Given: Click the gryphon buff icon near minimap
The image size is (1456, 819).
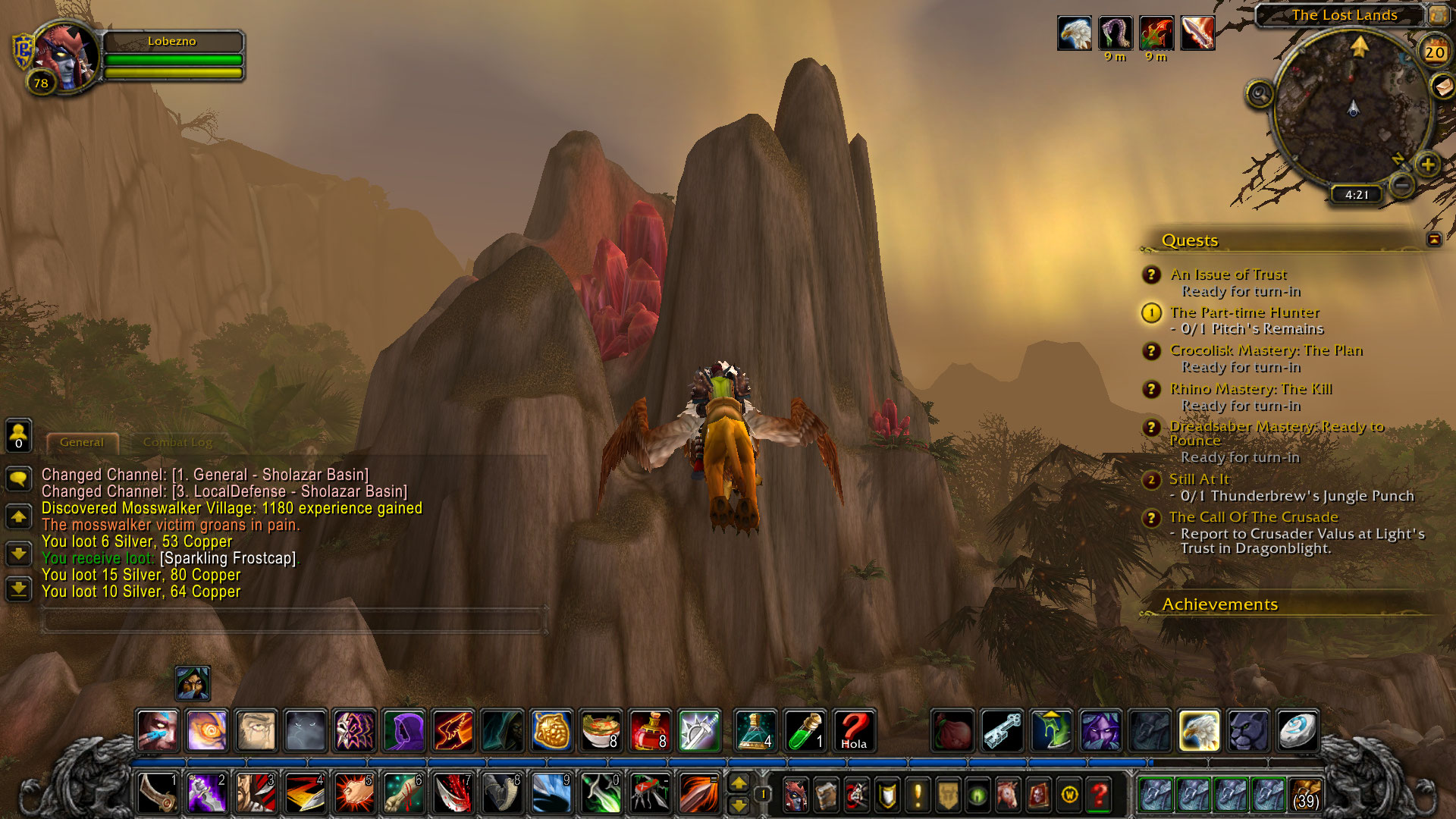Looking at the screenshot, I should pos(1075,33).
